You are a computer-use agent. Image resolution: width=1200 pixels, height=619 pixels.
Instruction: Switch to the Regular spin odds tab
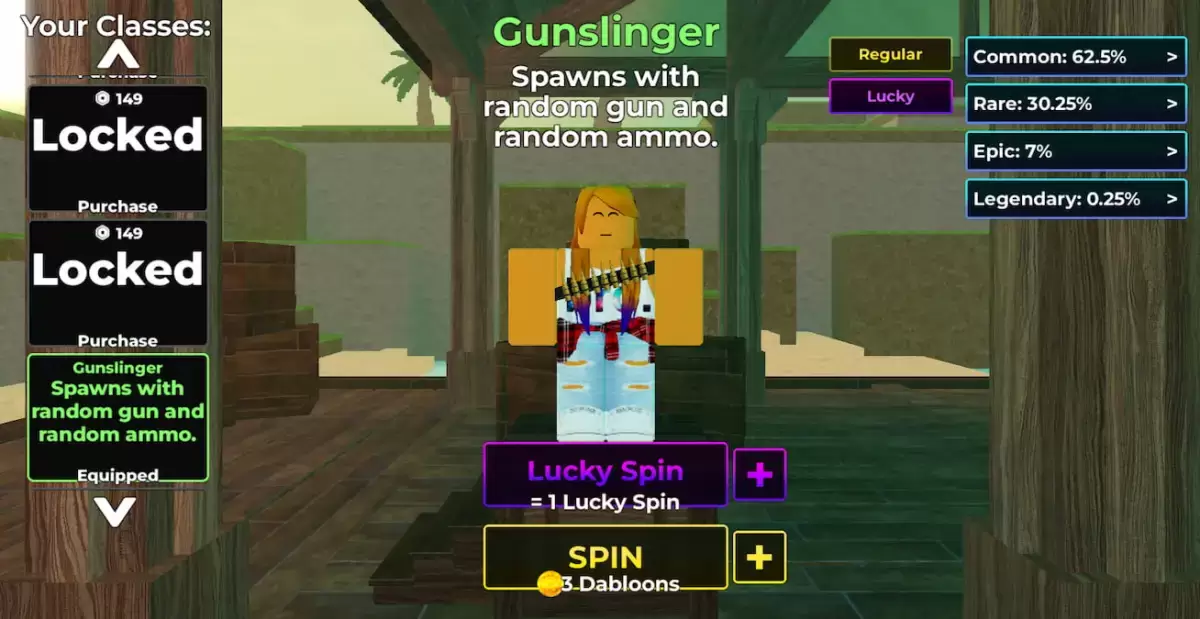point(890,55)
